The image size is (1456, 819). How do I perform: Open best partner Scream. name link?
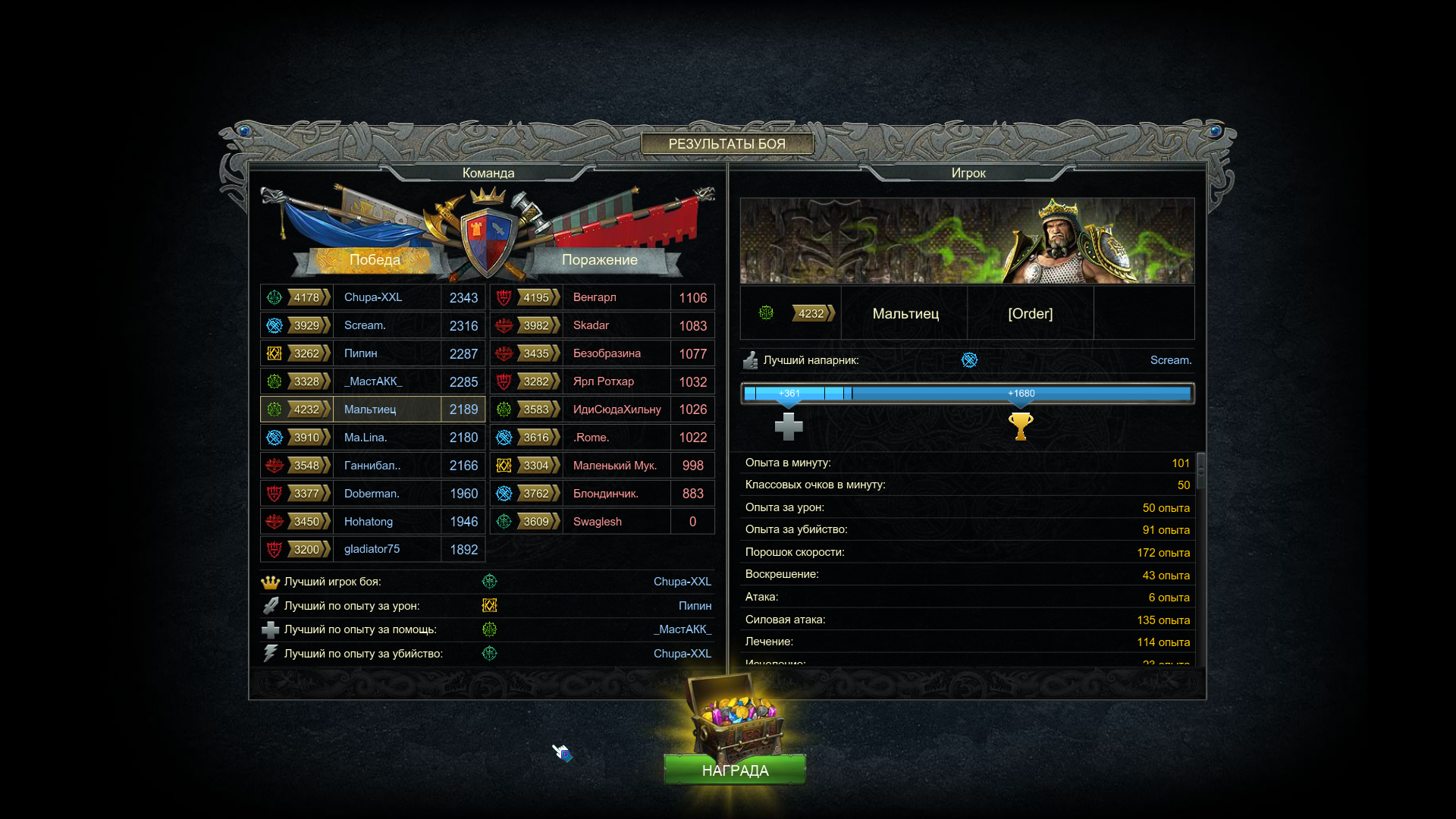click(x=1170, y=360)
